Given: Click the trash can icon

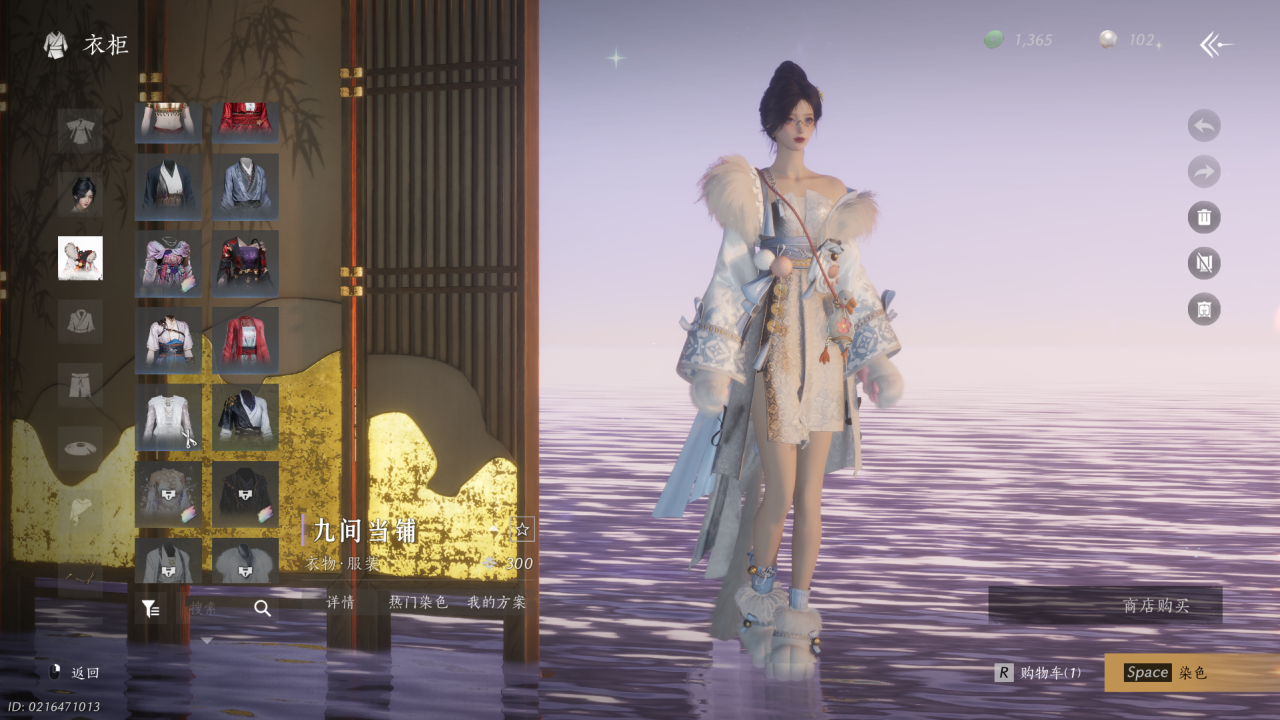Looking at the screenshot, I should [1204, 217].
